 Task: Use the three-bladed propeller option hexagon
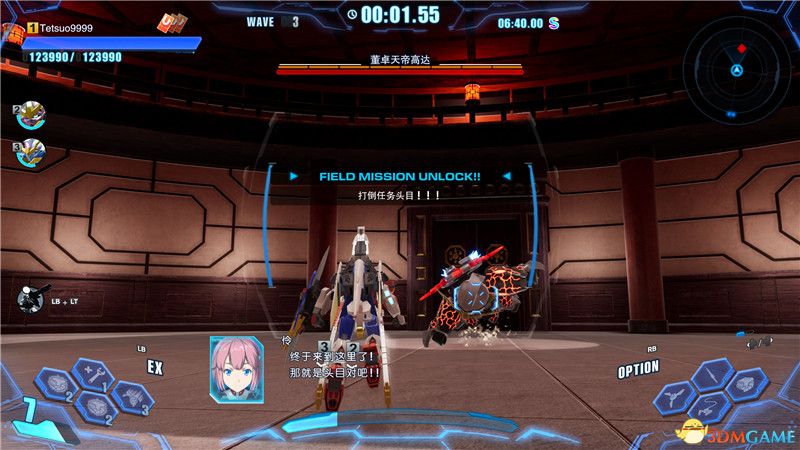(674, 396)
